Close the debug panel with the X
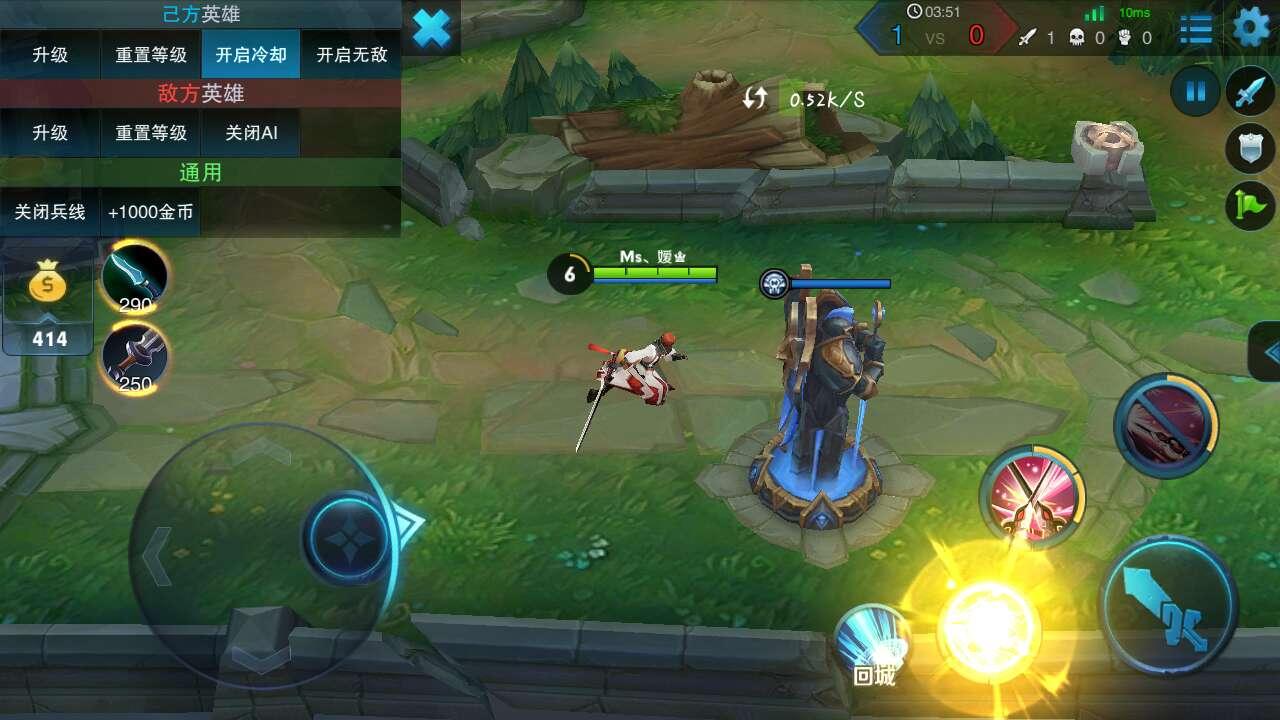Image resolution: width=1280 pixels, height=720 pixels. (431, 28)
